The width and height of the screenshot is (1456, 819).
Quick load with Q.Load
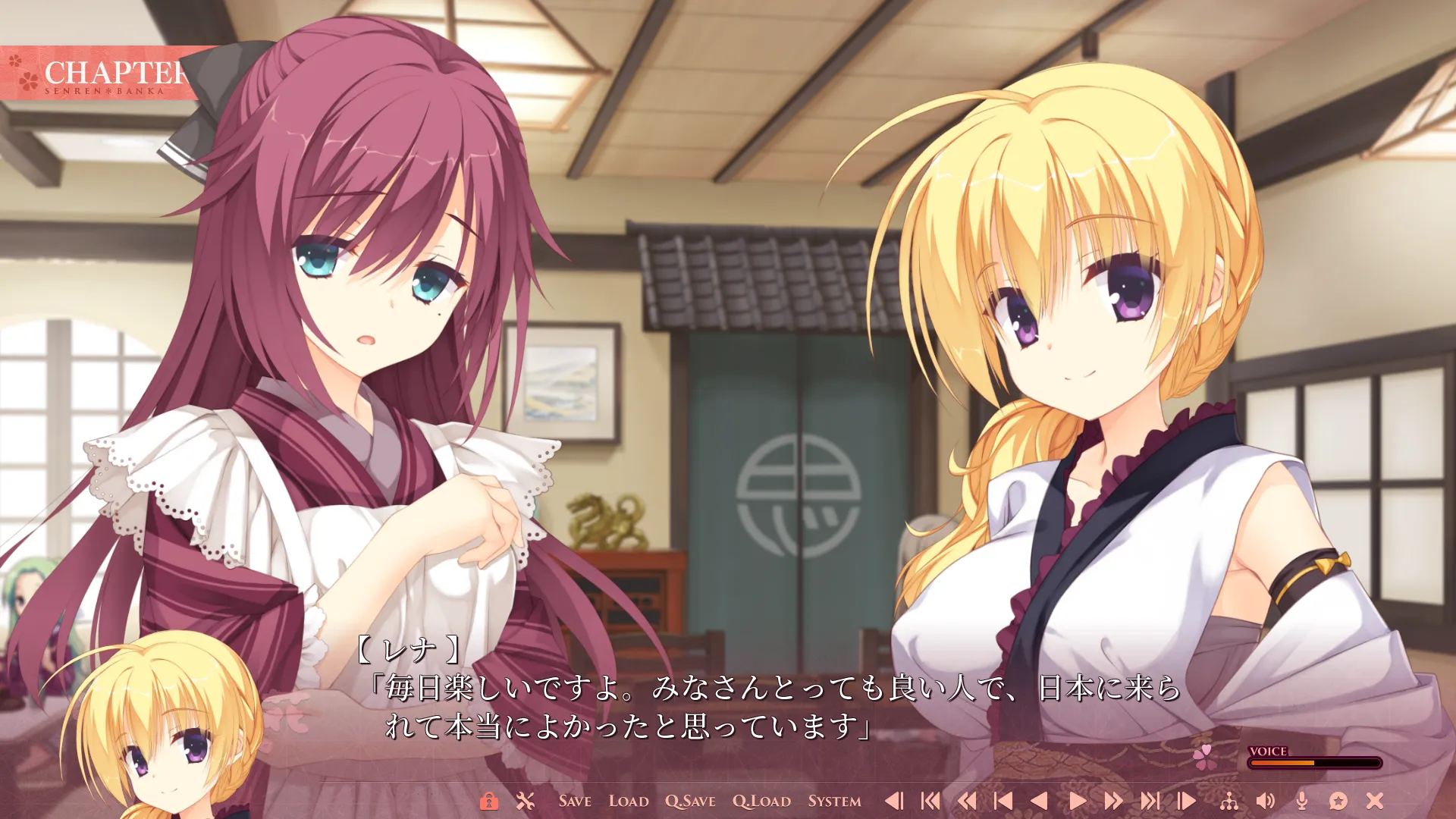761,801
